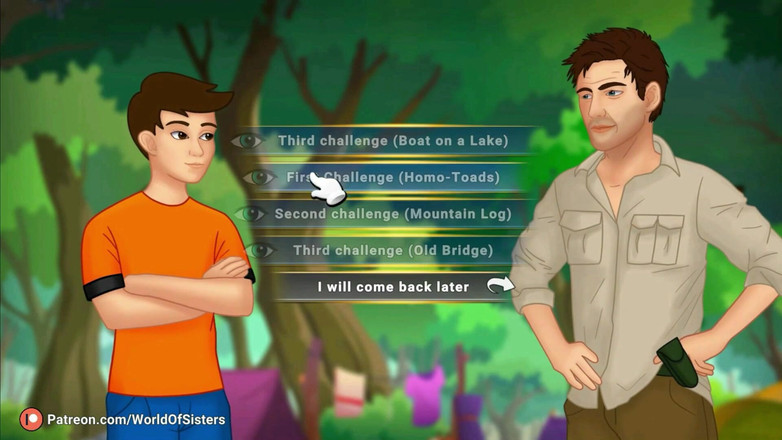Image resolution: width=782 pixels, height=440 pixels.
Task: Choose Third challenge (Old Bridge)
Action: [x=390, y=250]
